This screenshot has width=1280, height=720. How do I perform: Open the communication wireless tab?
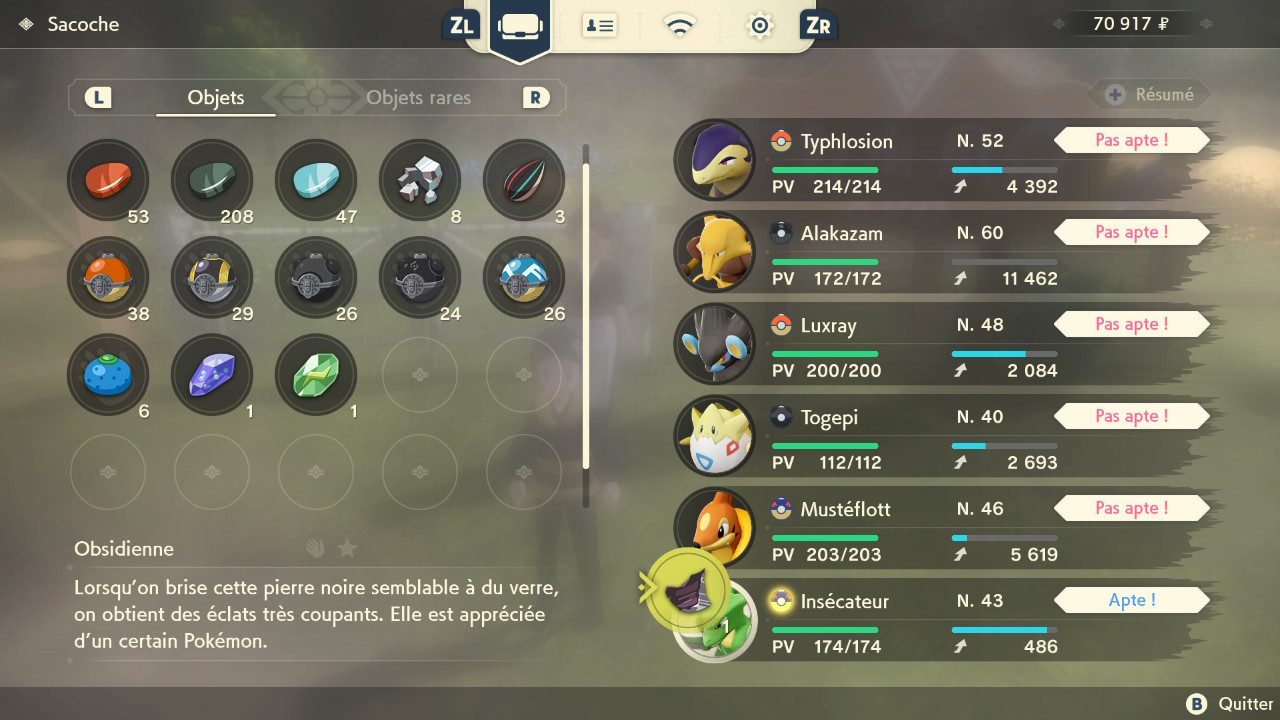[680, 25]
